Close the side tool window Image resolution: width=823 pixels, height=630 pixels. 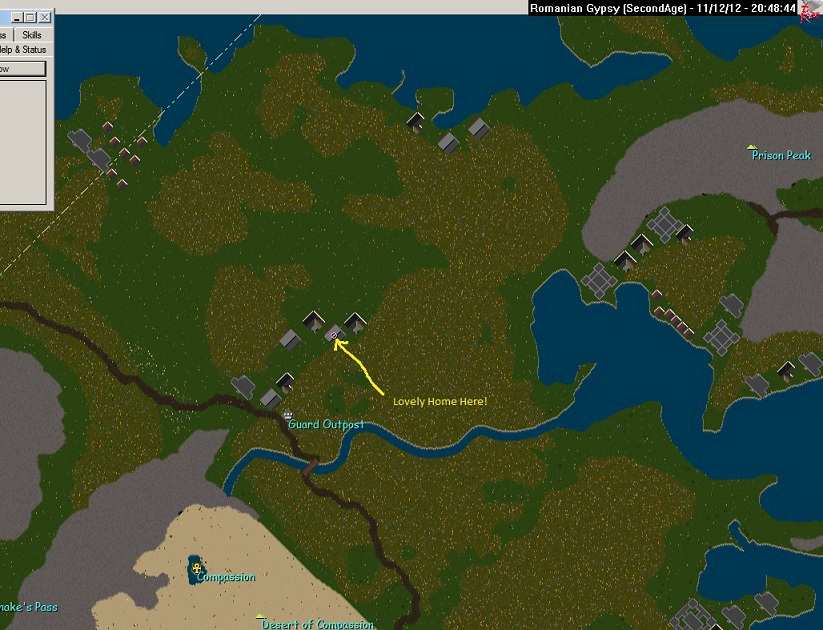coord(46,17)
